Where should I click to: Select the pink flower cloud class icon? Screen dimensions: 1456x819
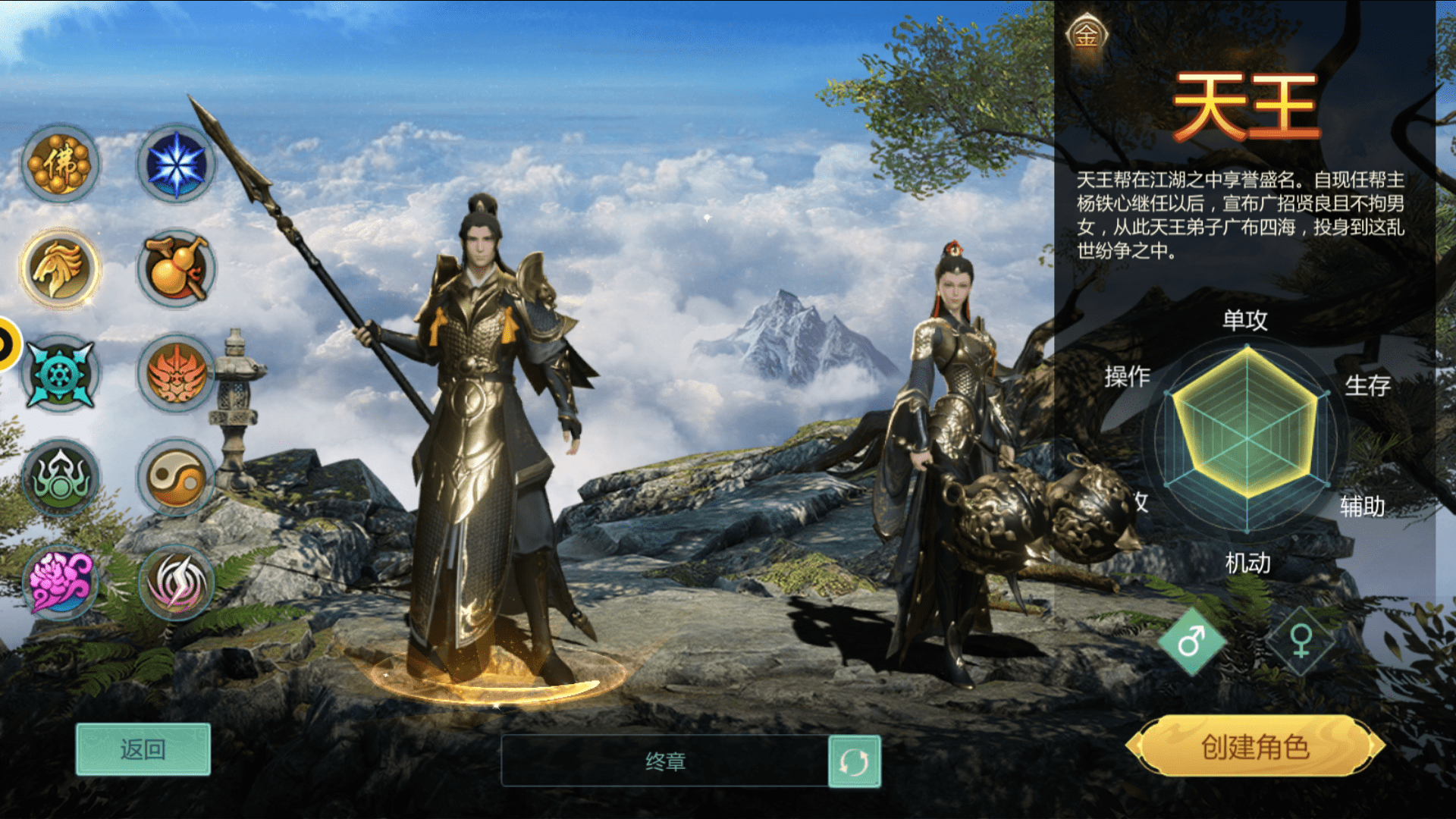coord(60,583)
